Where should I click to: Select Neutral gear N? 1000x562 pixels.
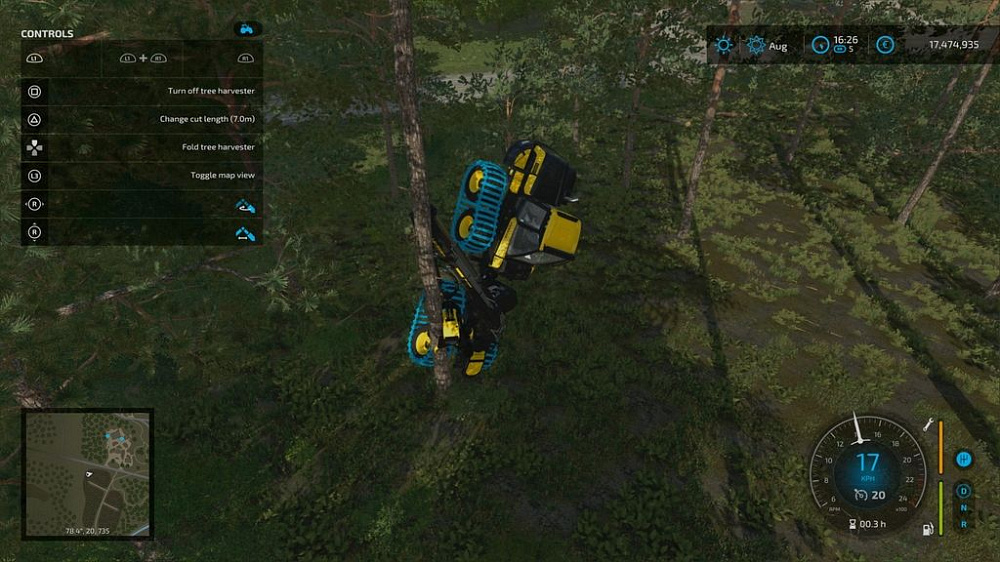964,508
